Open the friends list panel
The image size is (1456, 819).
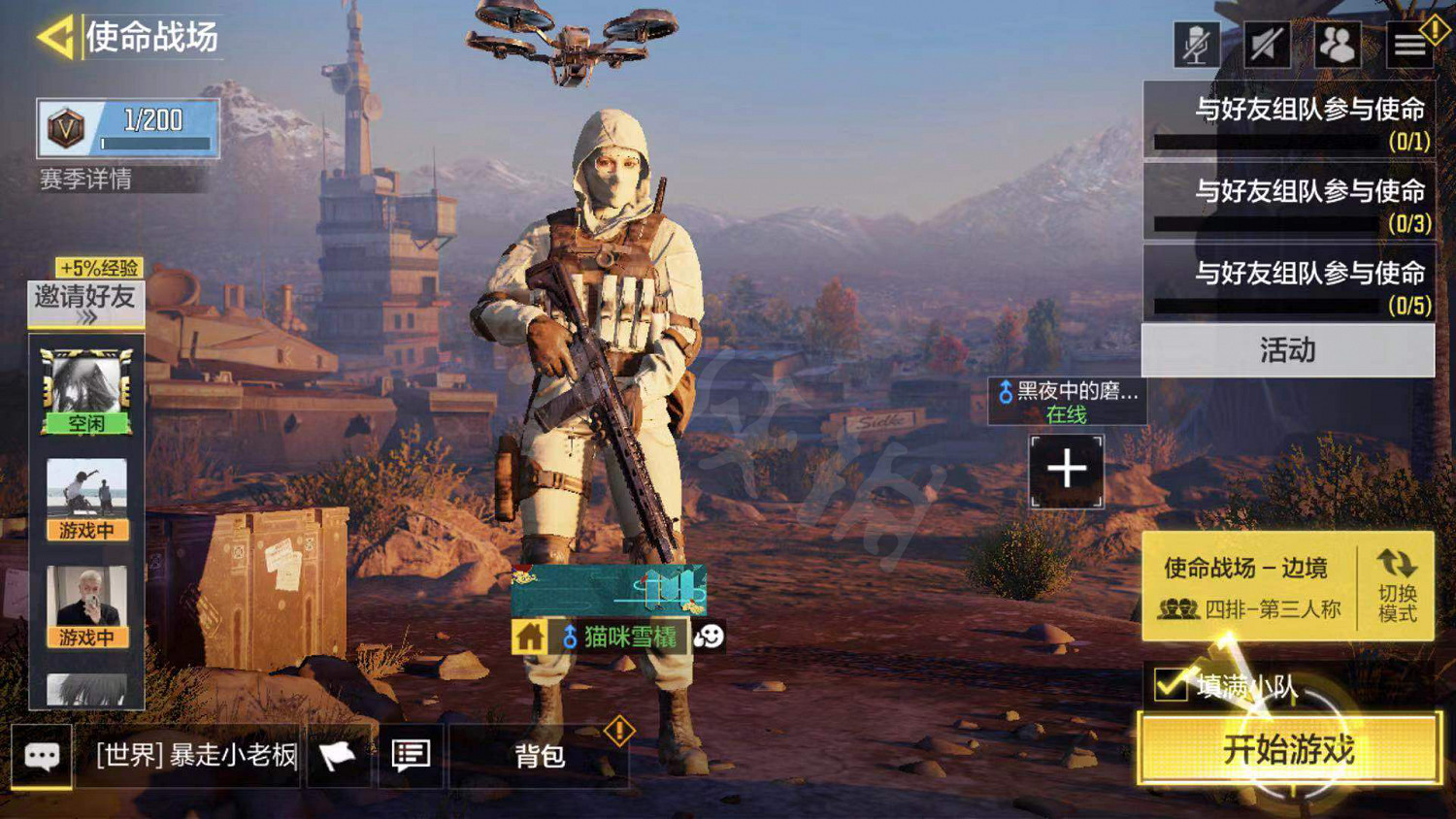click(1338, 44)
